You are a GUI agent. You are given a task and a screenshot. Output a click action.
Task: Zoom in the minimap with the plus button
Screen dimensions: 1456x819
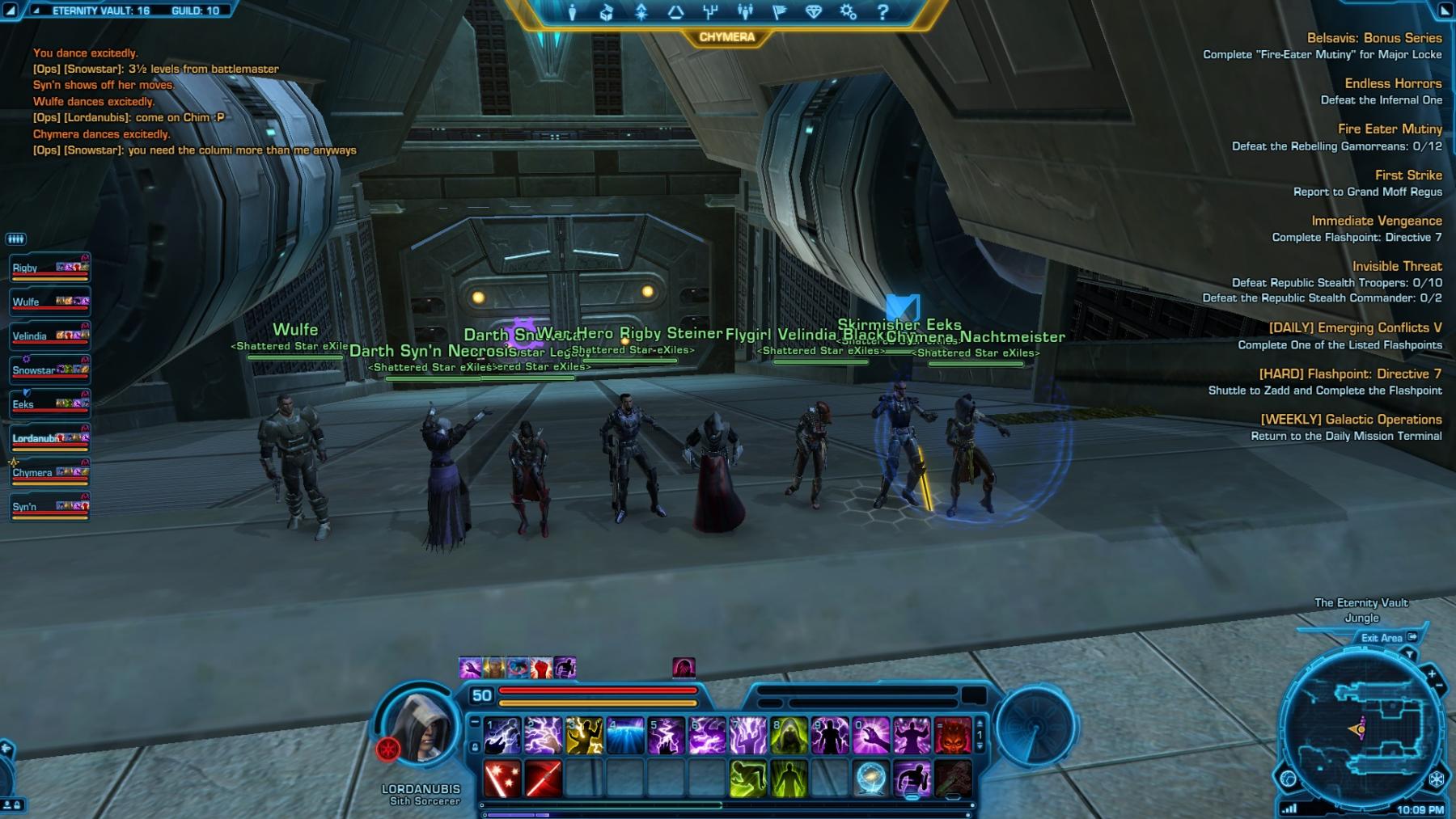[x=1431, y=673]
